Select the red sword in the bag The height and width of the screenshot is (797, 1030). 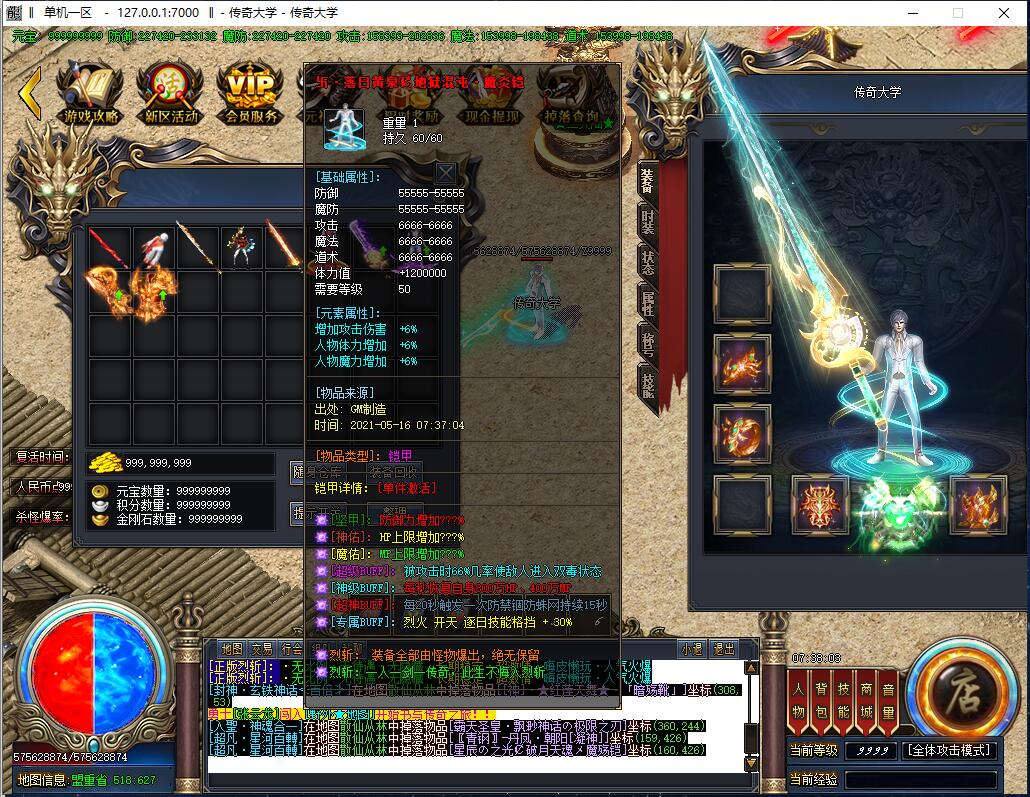tap(109, 247)
